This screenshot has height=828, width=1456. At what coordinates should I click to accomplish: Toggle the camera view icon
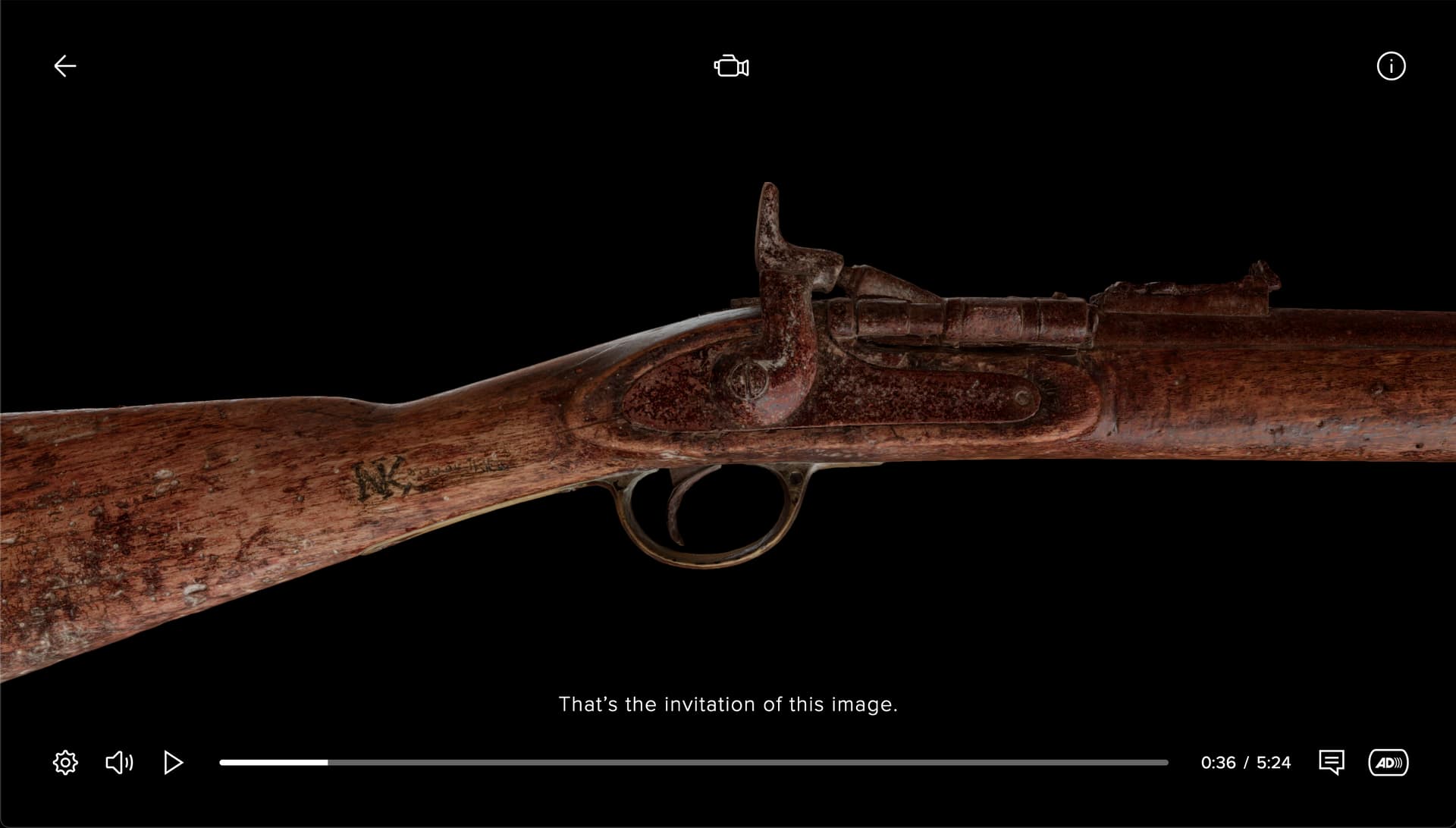coord(731,67)
